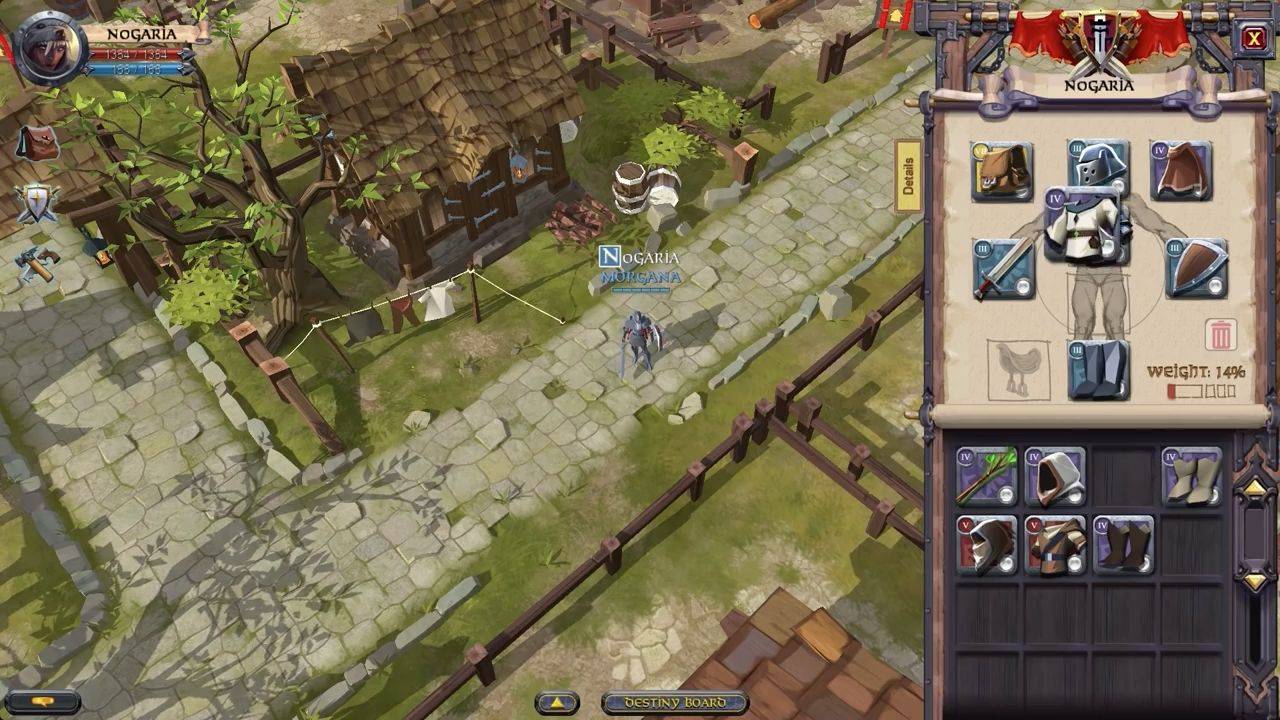Viewport: 1280px width, 720px height.
Task: Open the Destiny Board
Action: (x=676, y=703)
